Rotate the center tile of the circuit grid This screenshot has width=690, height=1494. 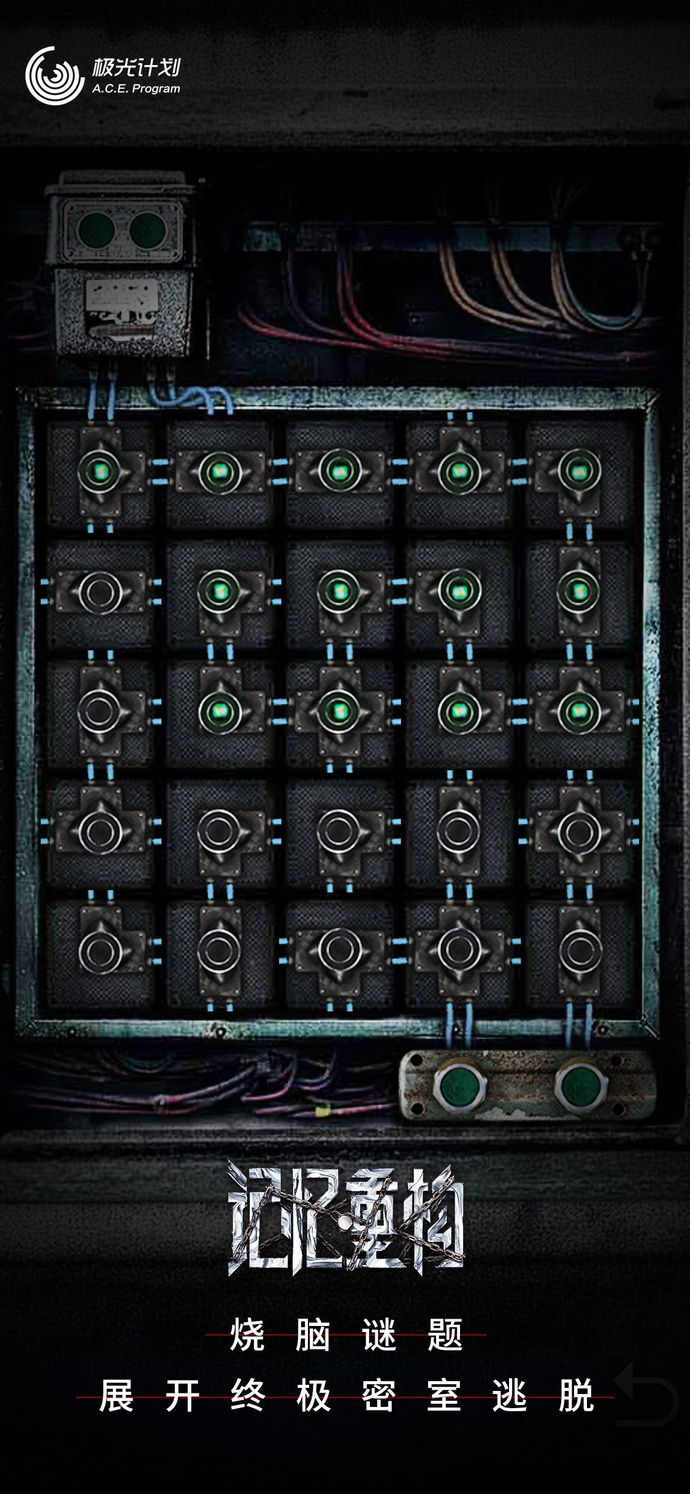click(x=340, y=710)
